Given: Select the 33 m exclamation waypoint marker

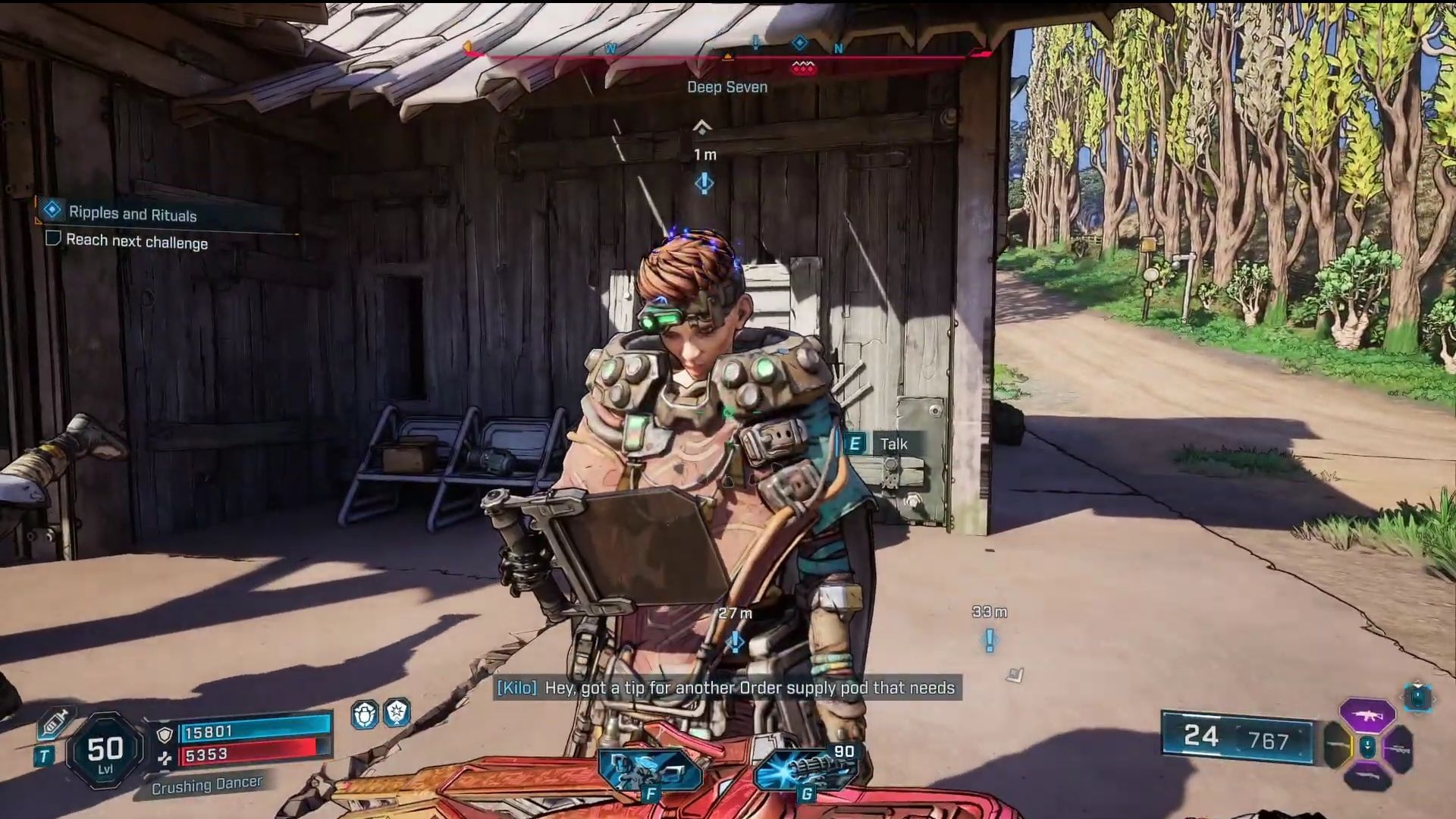Looking at the screenshot, I should click(990, 641).
